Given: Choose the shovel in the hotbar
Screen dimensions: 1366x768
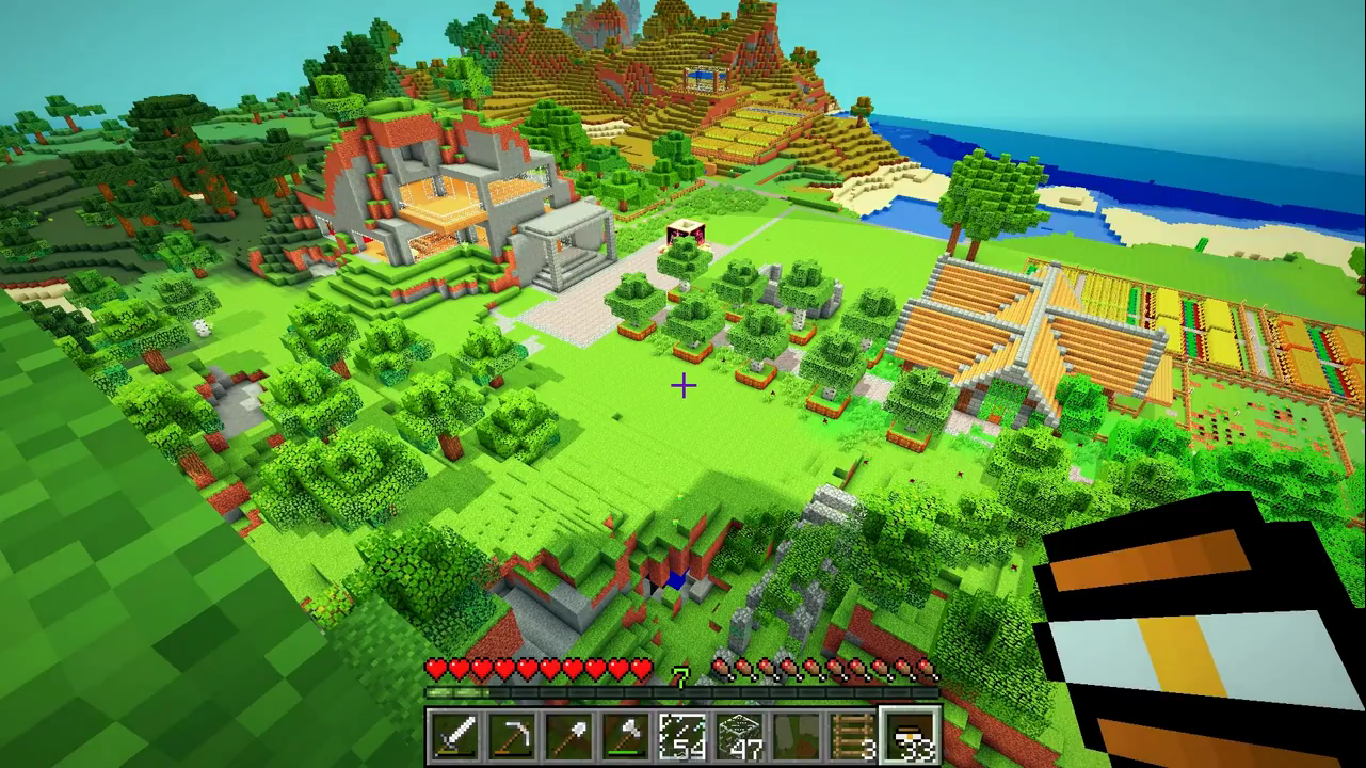Looking at the screenshot, I should coord(568,738).
